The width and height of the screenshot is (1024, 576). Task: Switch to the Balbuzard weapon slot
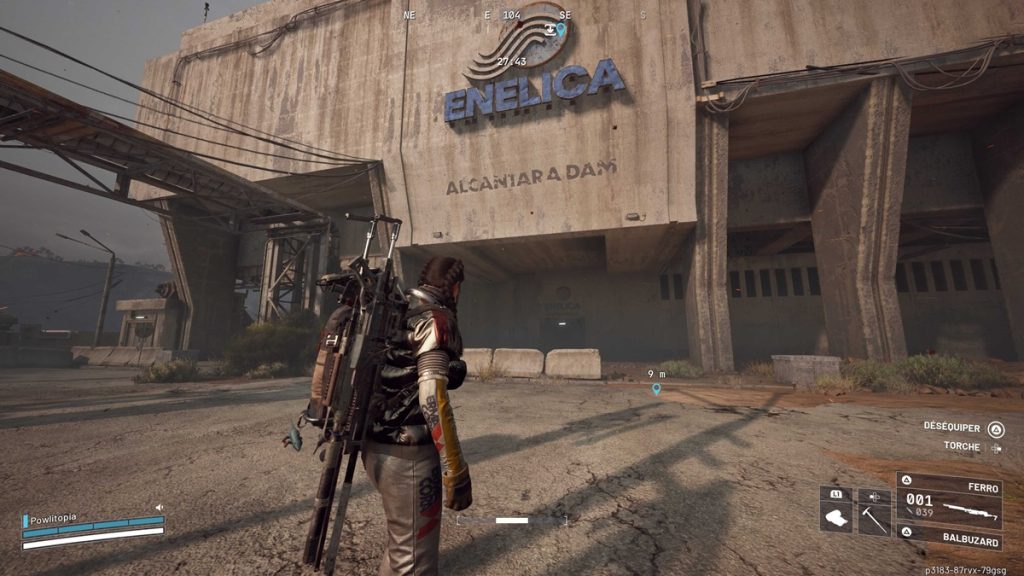(948, 535)
